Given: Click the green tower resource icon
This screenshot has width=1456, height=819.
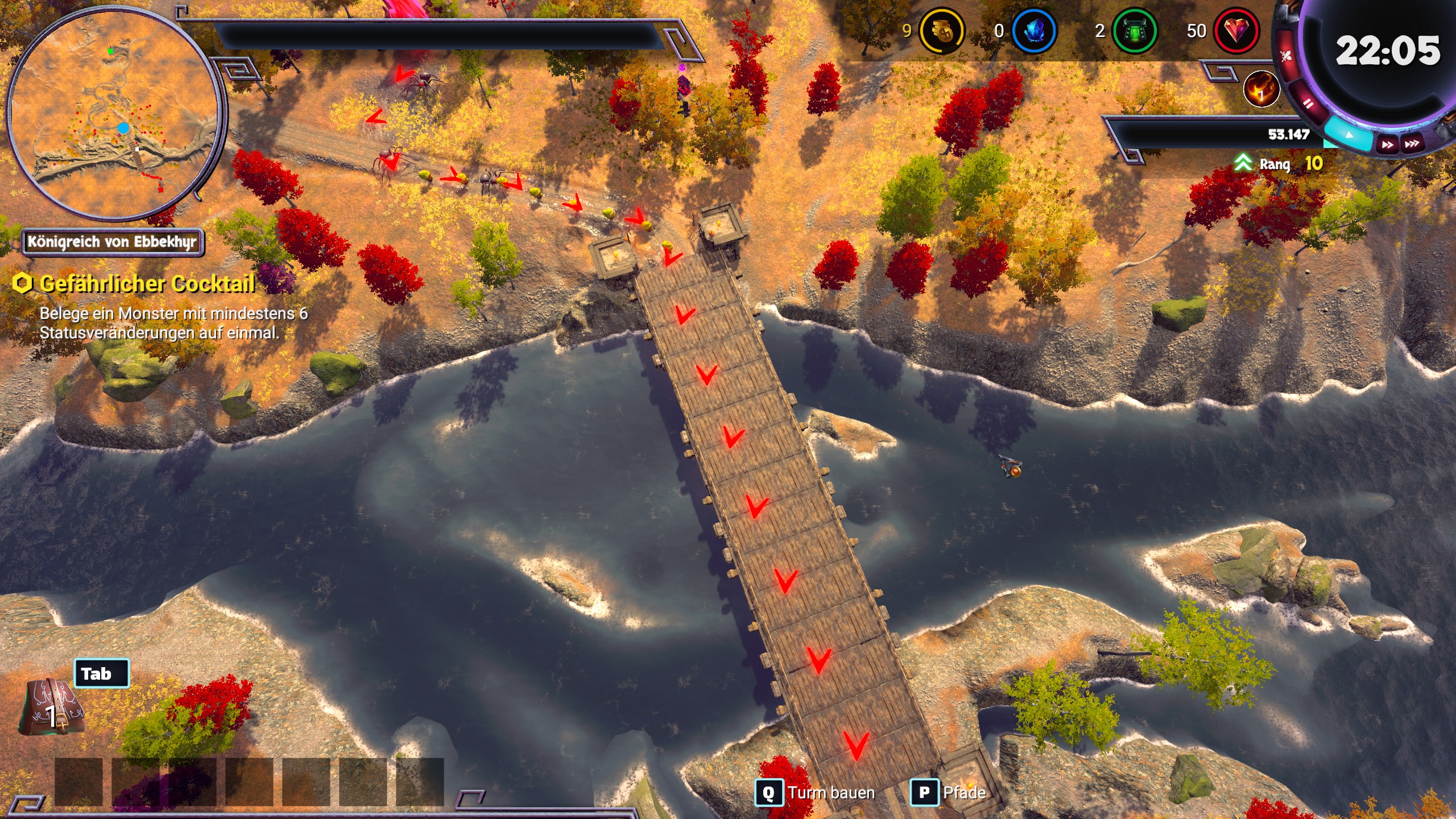Looking at the screenshot, I should tap(1134, 31).
